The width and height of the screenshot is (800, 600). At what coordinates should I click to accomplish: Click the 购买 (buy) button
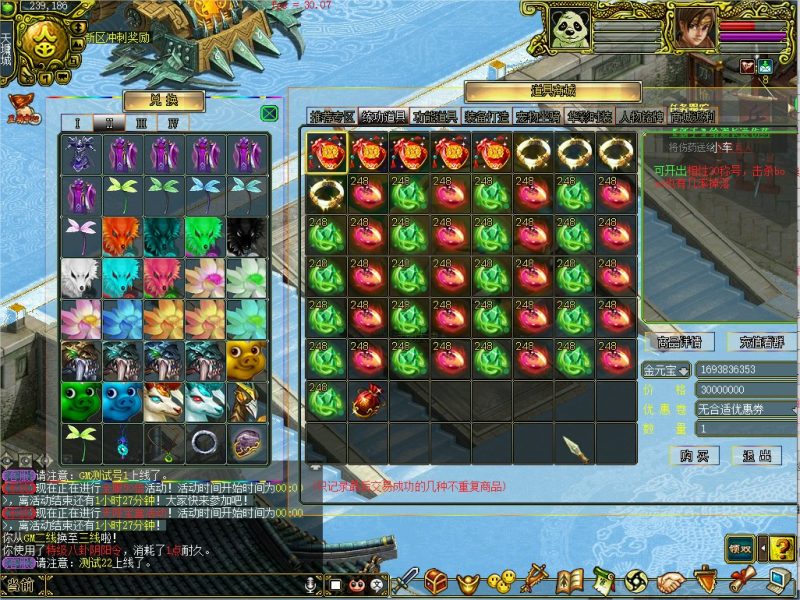click(700, 455)
